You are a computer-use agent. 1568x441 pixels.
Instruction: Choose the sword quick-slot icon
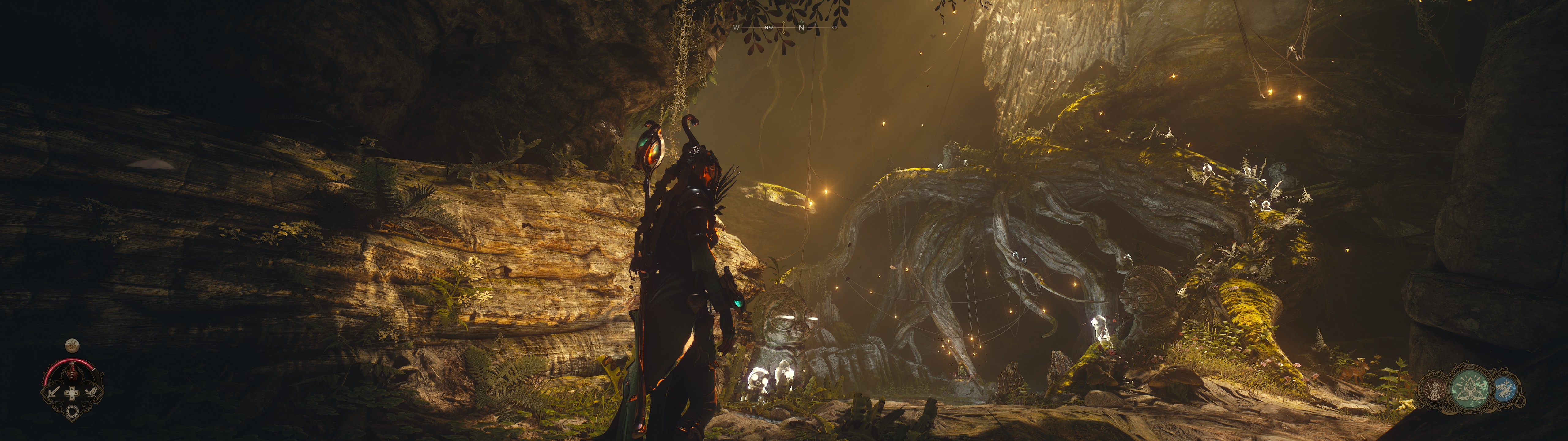point(53,392)
